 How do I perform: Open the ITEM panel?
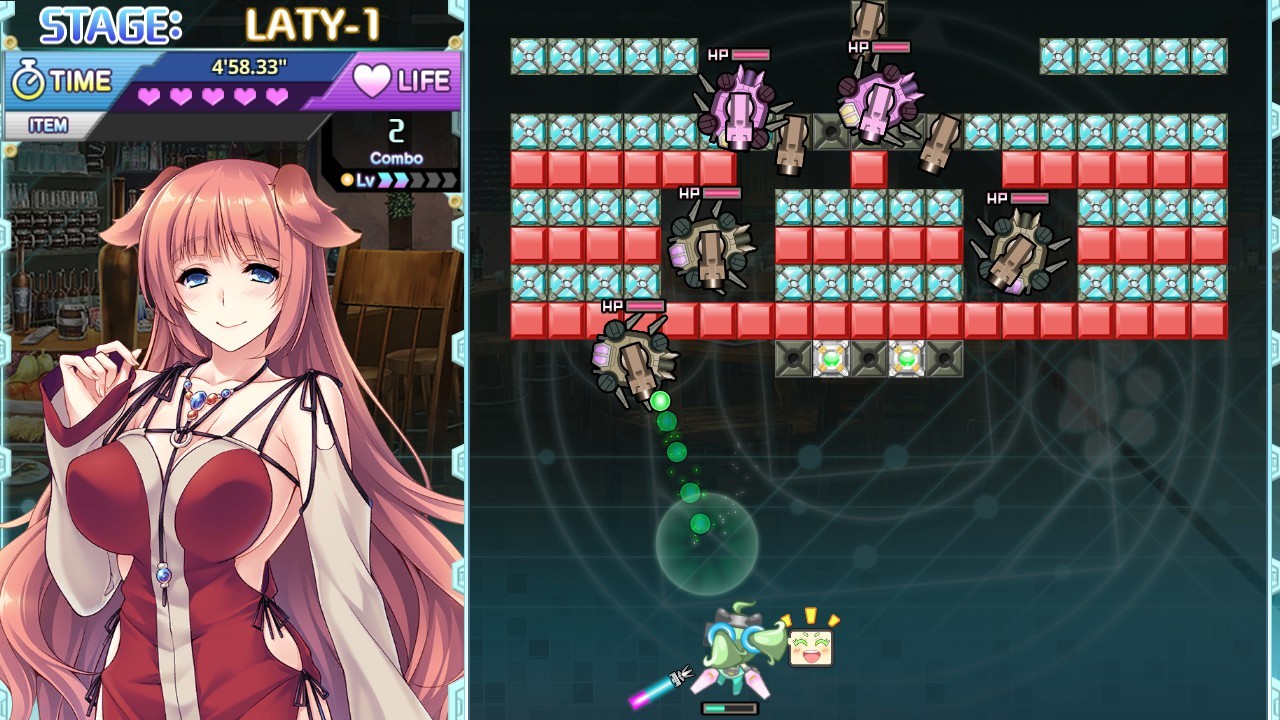(x=50, y=125)
